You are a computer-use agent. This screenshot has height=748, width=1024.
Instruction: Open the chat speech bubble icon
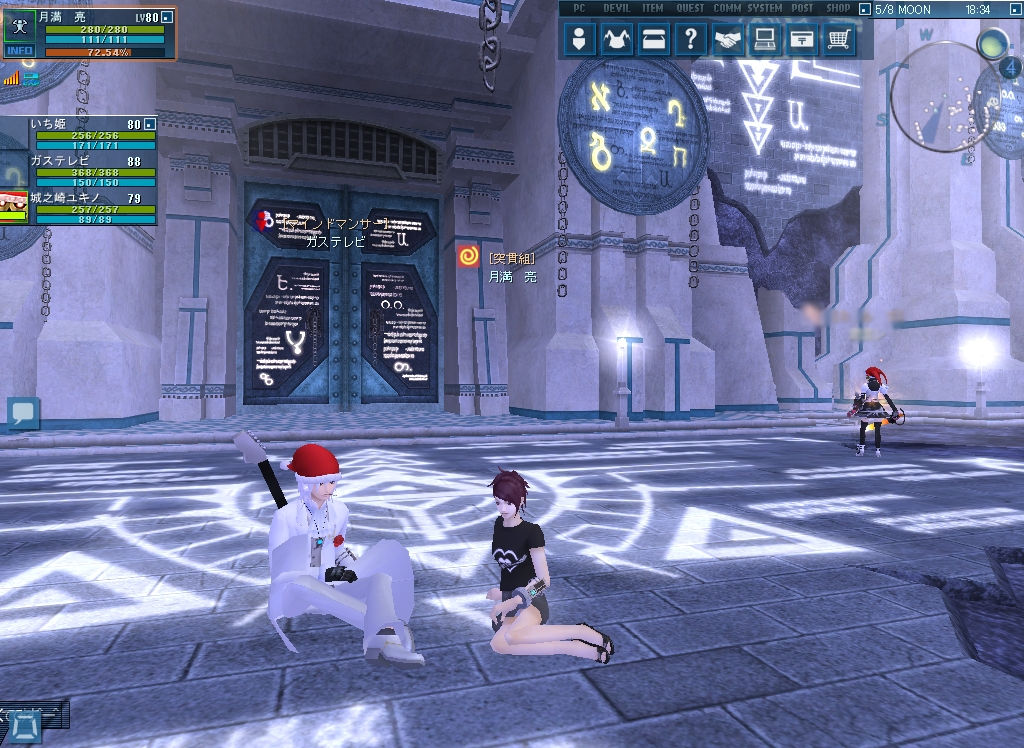(x=23, y=412)
